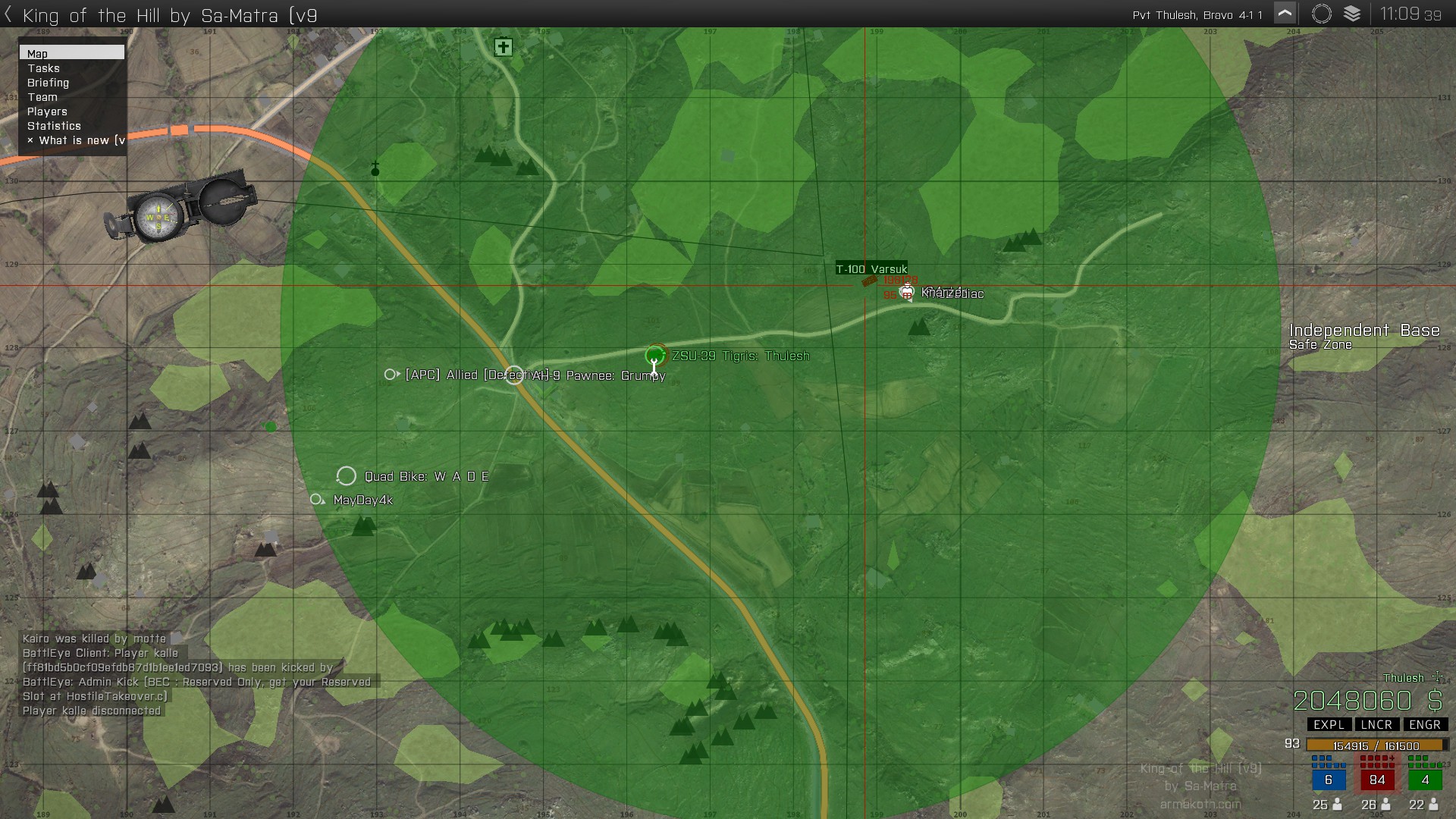Collapse the panel with the chevron-up button

tap(1285, 14)
